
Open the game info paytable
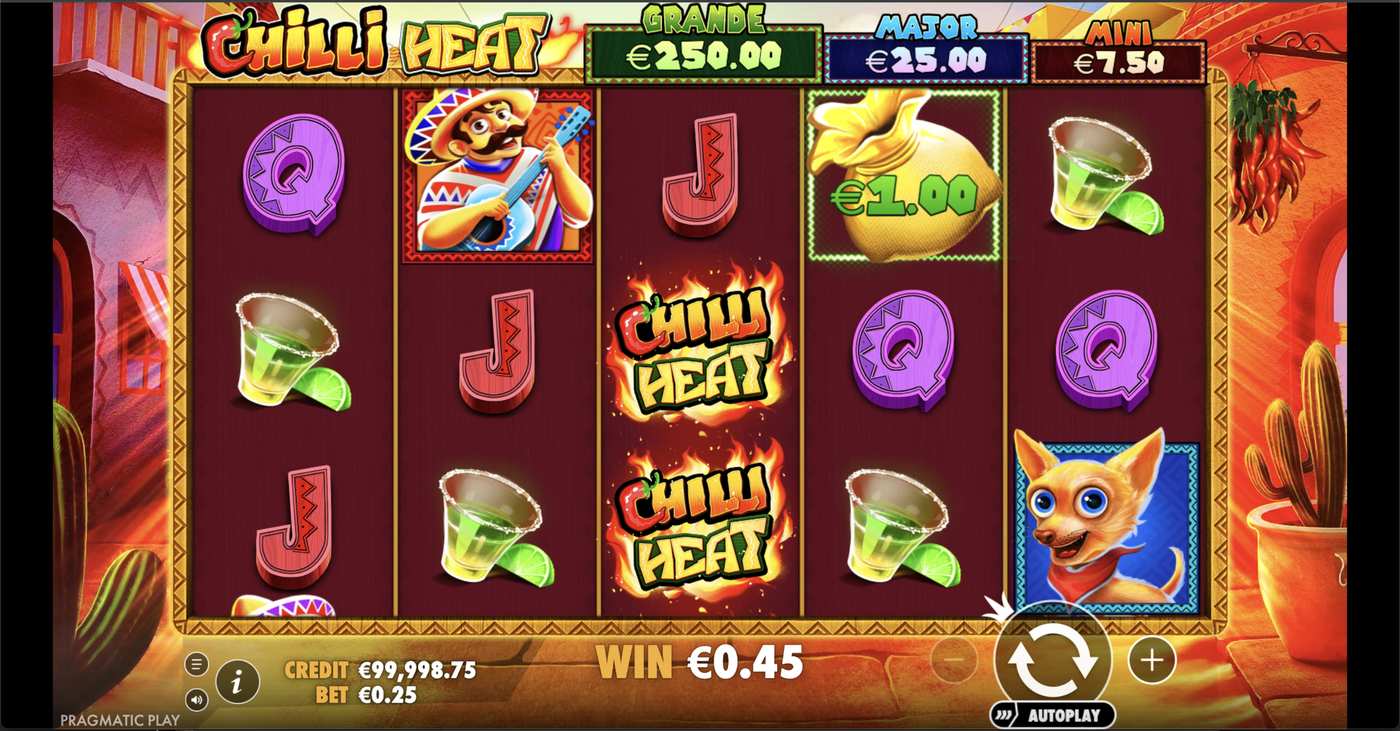tap(237, 682)
